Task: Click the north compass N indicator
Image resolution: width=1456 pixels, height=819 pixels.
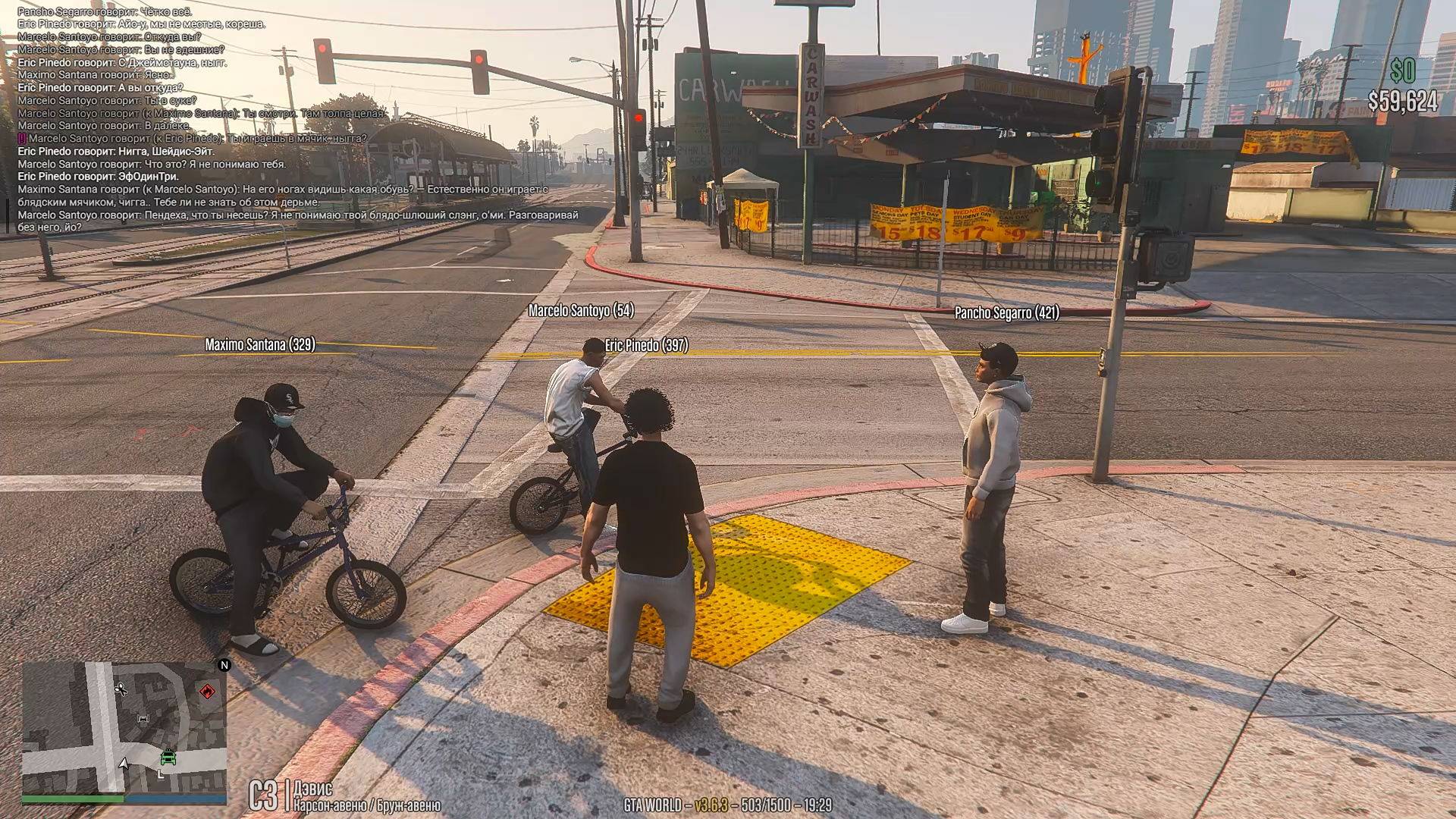Action: (x=224, y=665)
